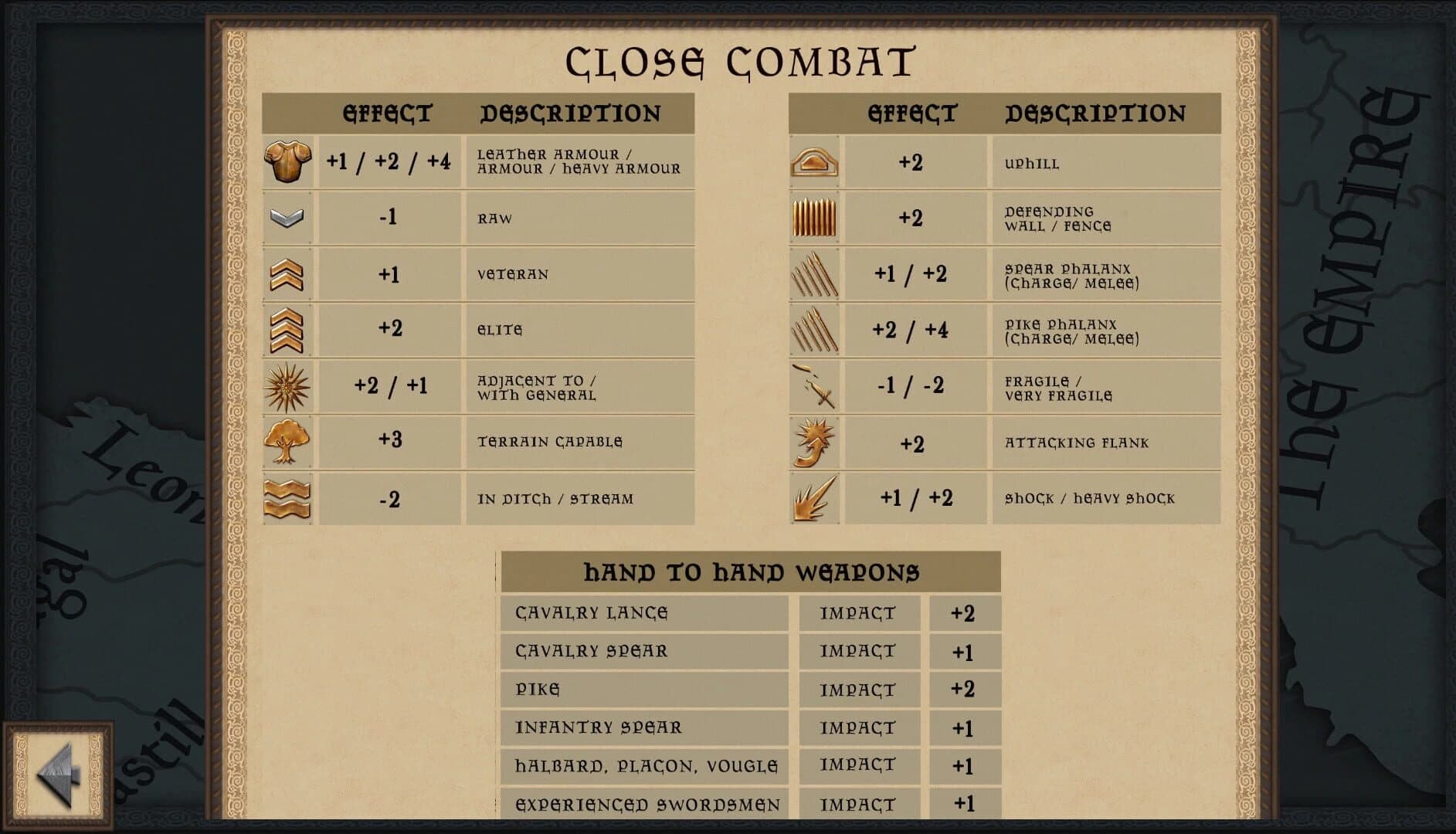The image size is (1456, 834).
Task: Click the Hand To Hand Weapons header
Action: pos(751,572)
